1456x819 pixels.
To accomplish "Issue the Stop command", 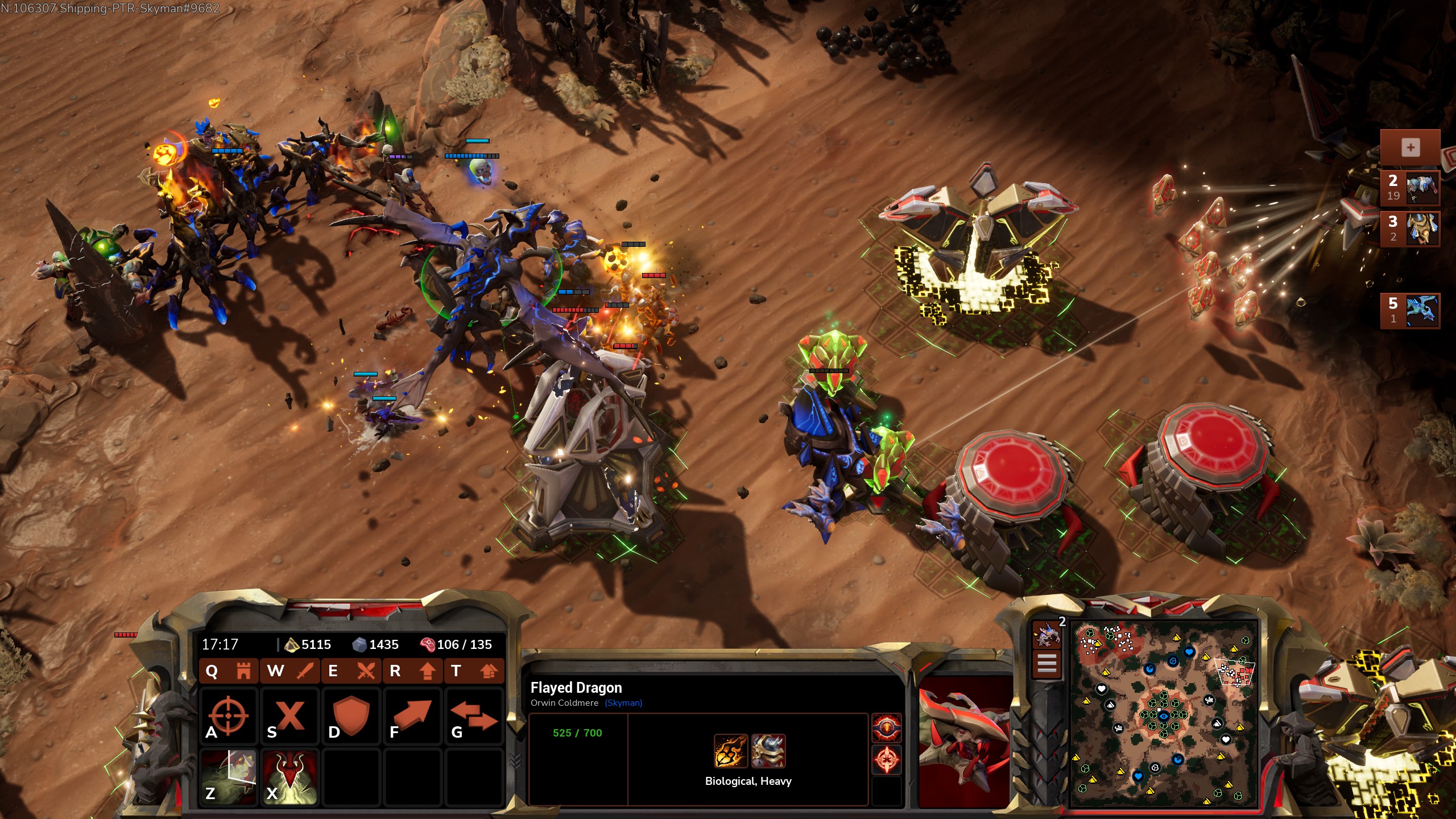I will click(290, 715).
